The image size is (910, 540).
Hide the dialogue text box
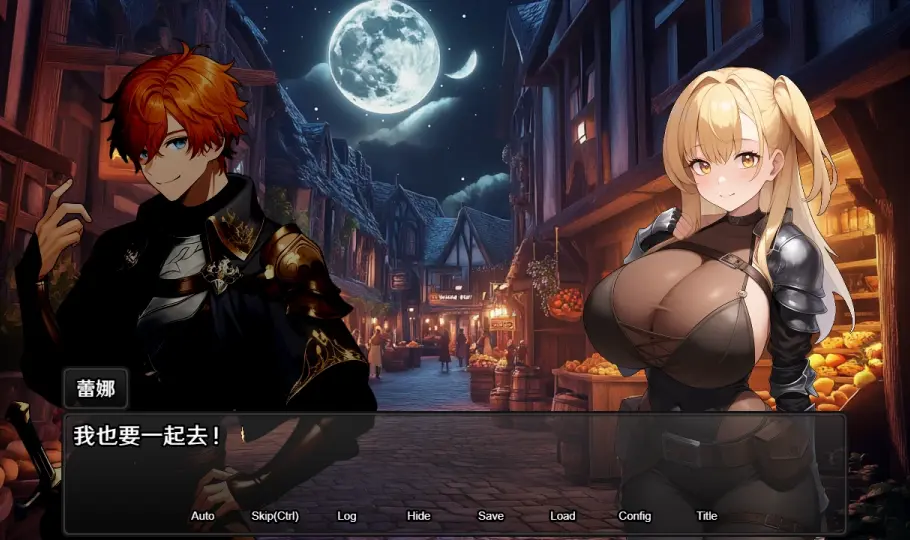419,516
